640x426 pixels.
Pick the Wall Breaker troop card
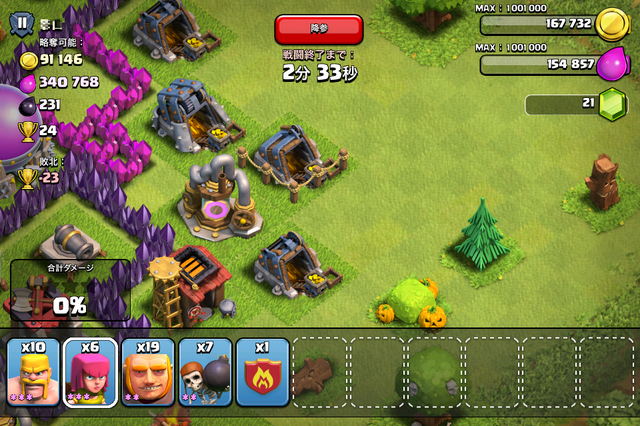coord(205,372)
